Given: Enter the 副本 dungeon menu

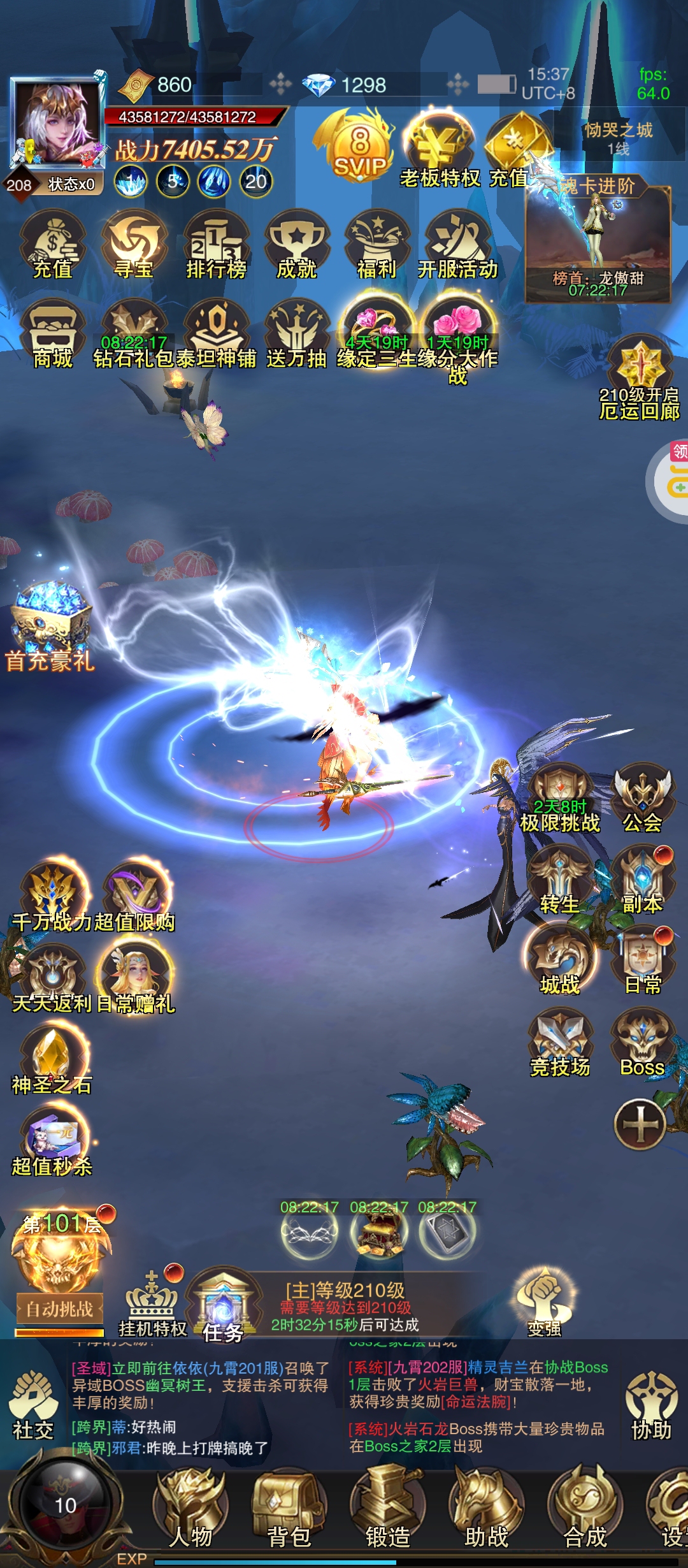Looking at the screenshot, I should click(642, 881).
